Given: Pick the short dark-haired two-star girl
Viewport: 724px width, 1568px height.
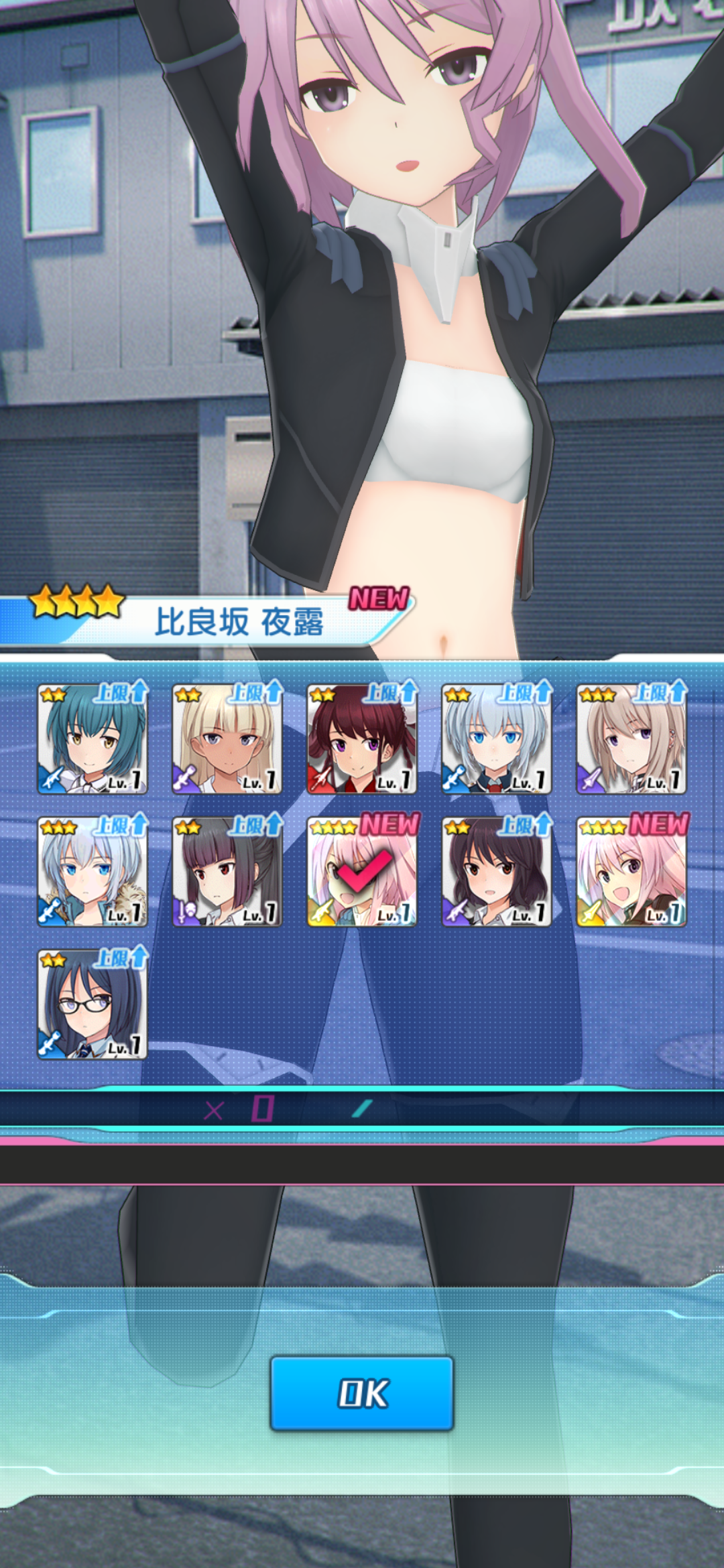Looking at the screenshot, I should click(x=497, y=872).
